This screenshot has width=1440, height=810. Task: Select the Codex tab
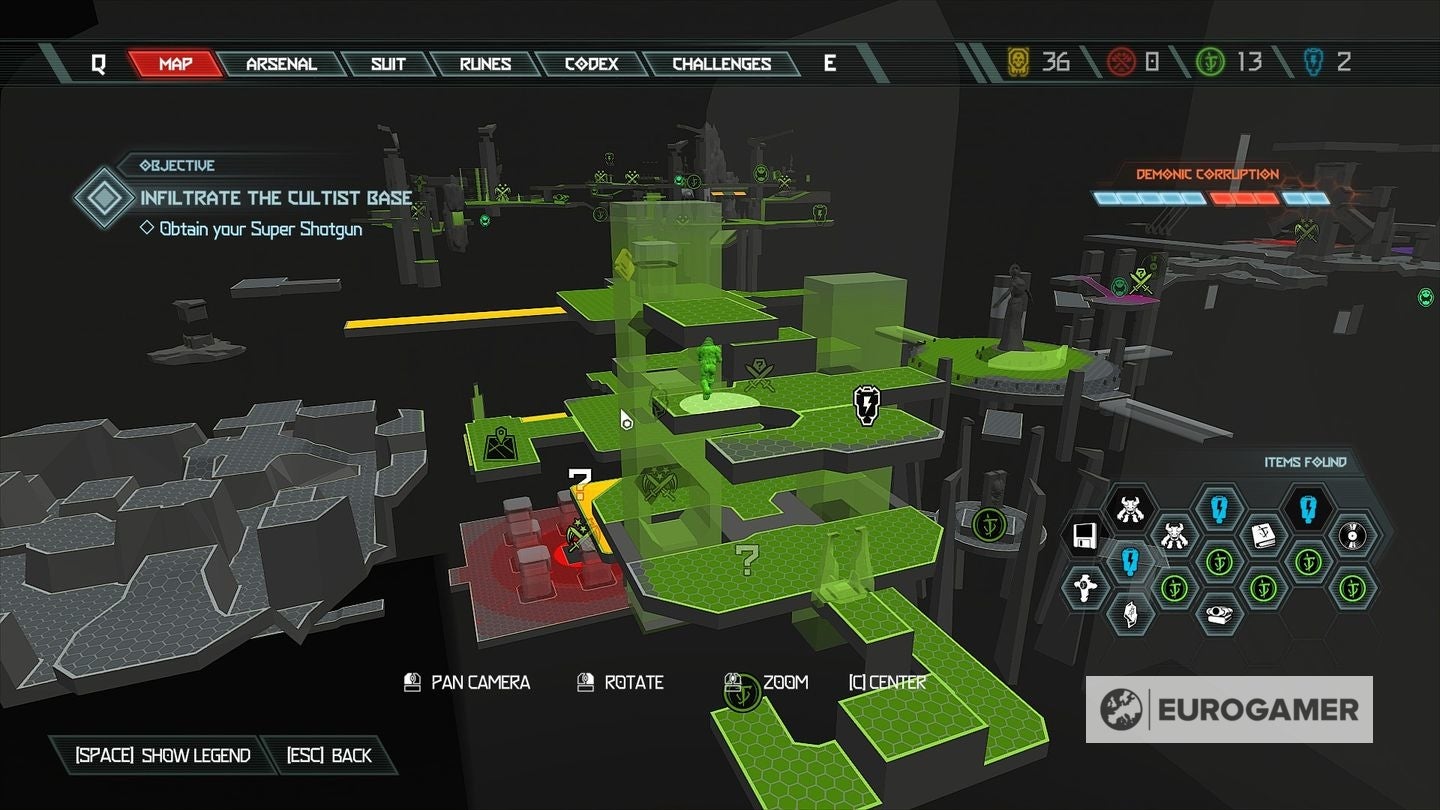(589, 64)
